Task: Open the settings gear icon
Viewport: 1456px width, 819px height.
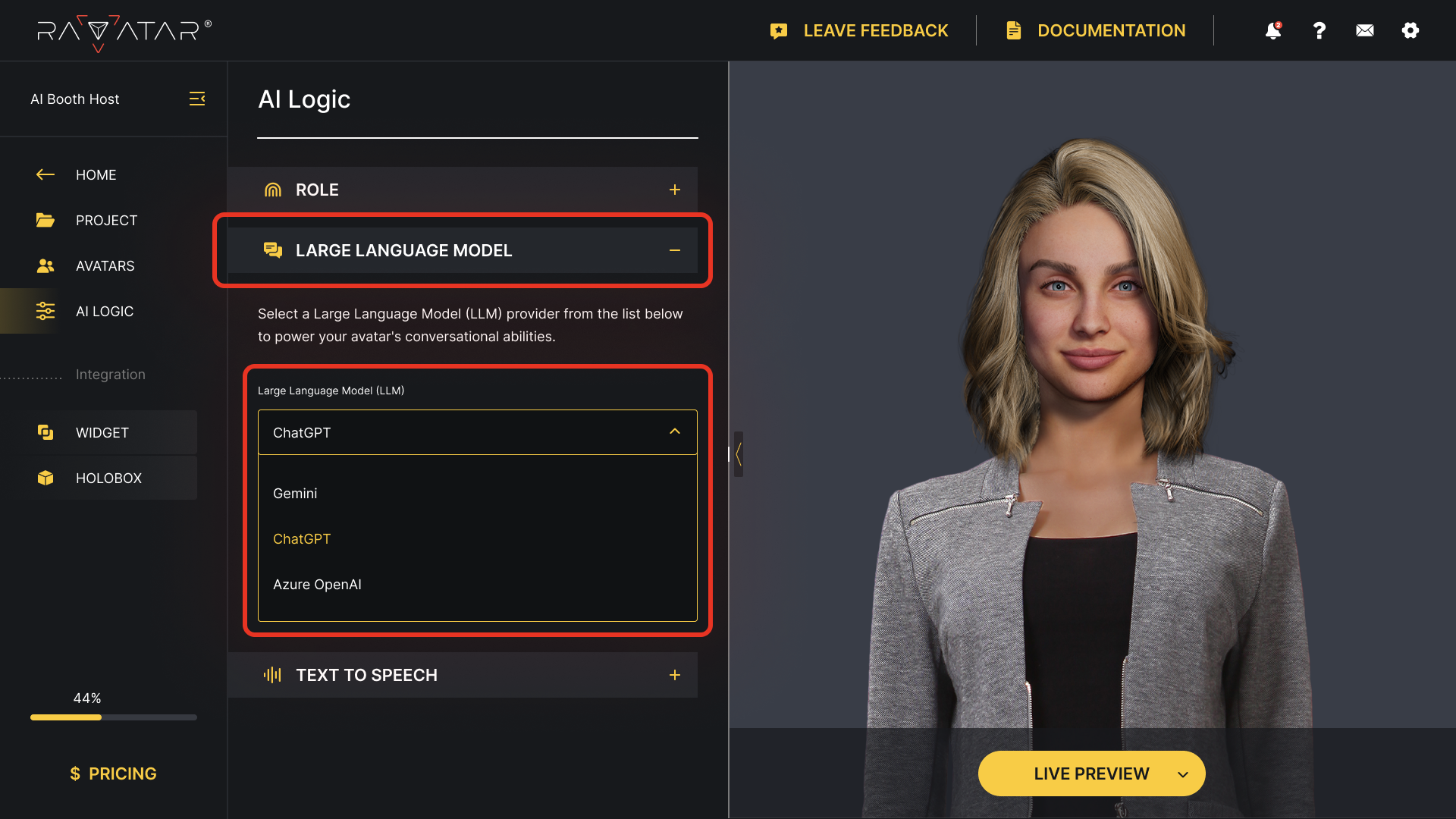Action: [1410, 30]
